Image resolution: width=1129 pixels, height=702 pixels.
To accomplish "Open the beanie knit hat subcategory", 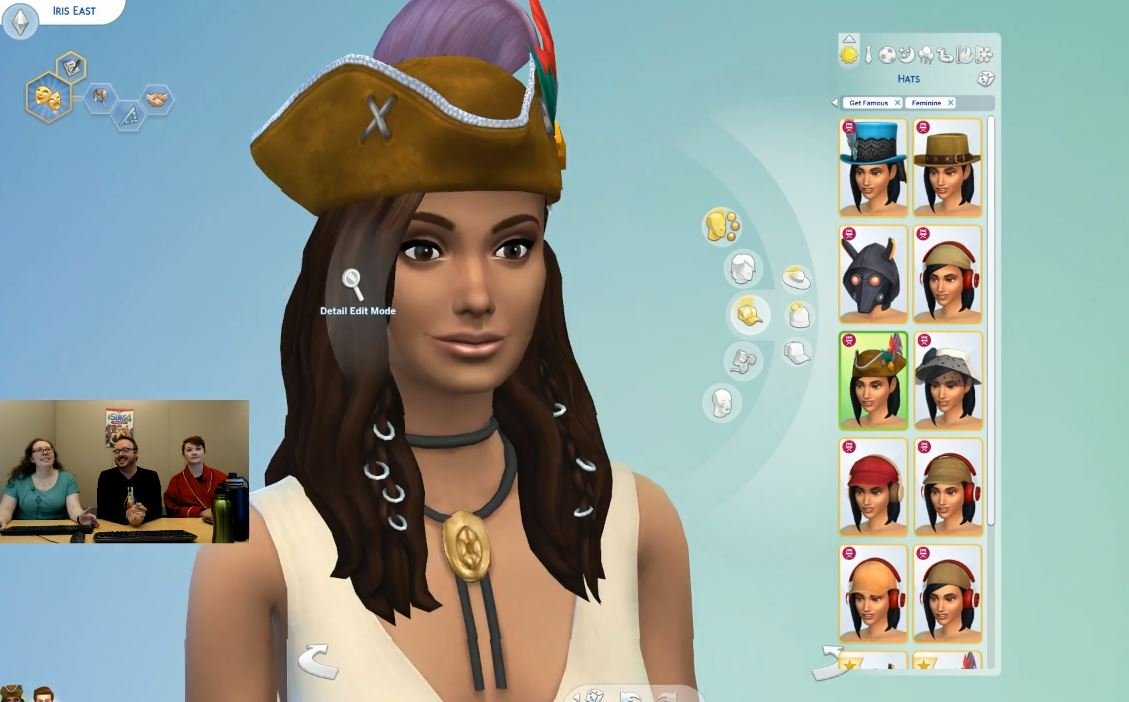I will [797, 316].
